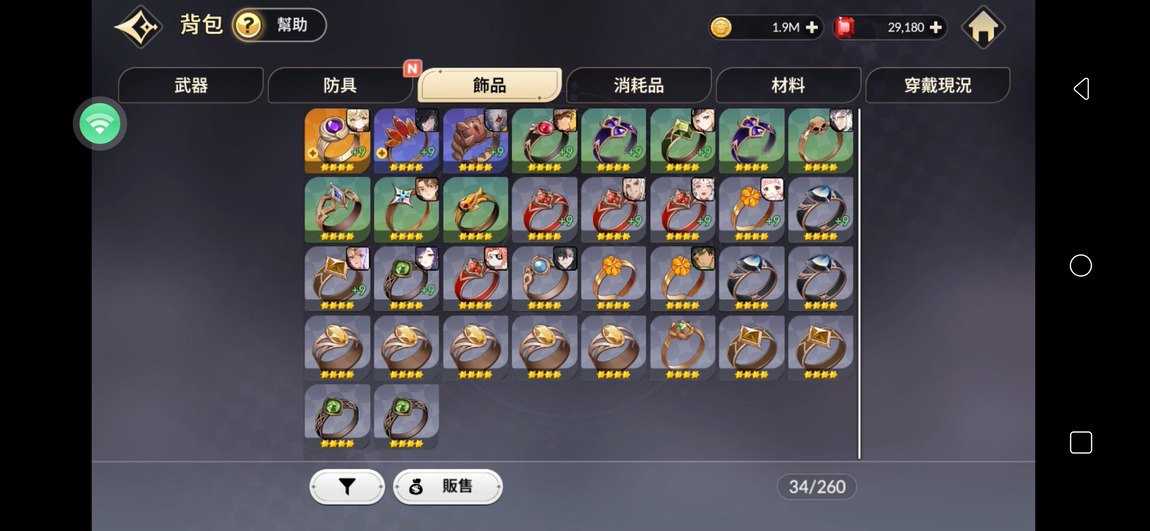The image size is (1150, 531).
Task: Switch to the 武器 tab
Action: (x=191, y=86)
